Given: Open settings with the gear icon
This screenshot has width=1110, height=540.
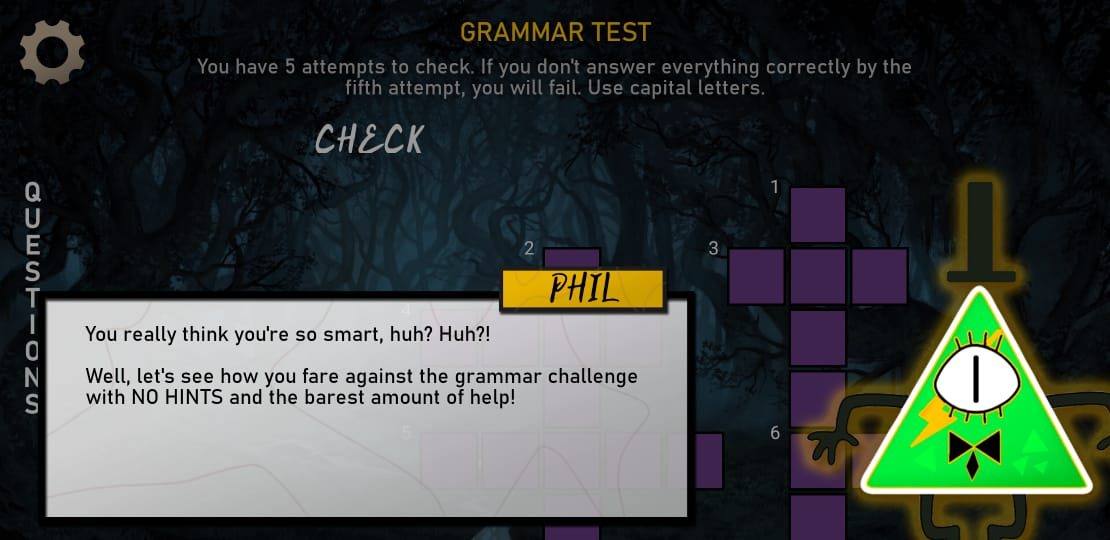Looking at the screenshot, I should click(x=52, y=52).
